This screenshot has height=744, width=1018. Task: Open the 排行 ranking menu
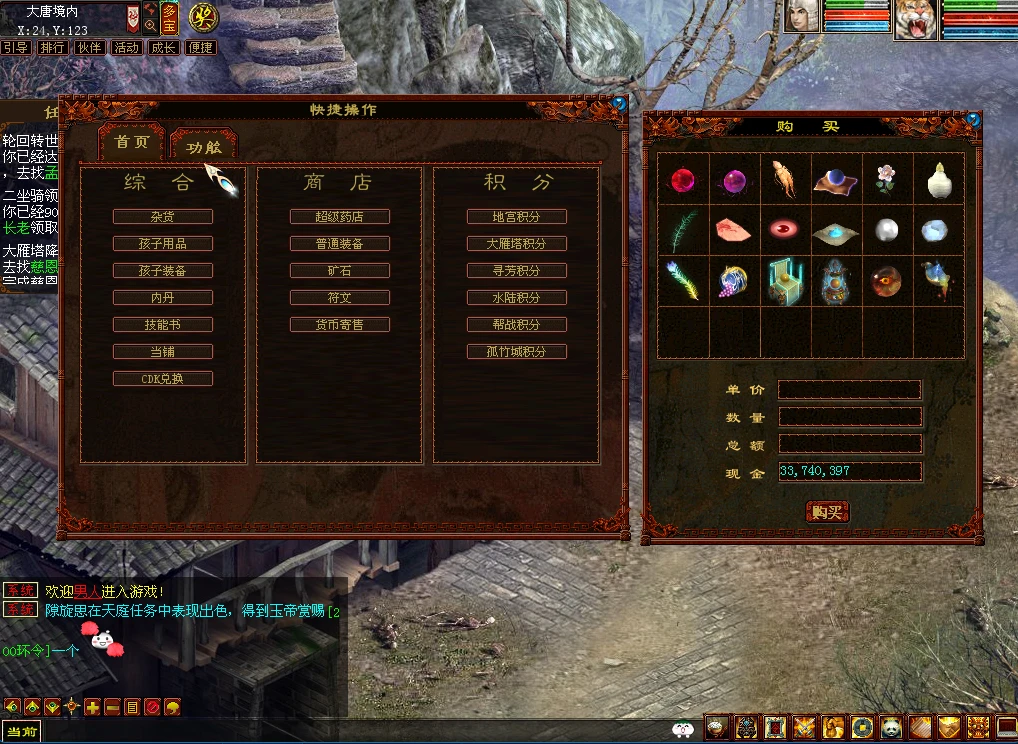click(52, 47)
